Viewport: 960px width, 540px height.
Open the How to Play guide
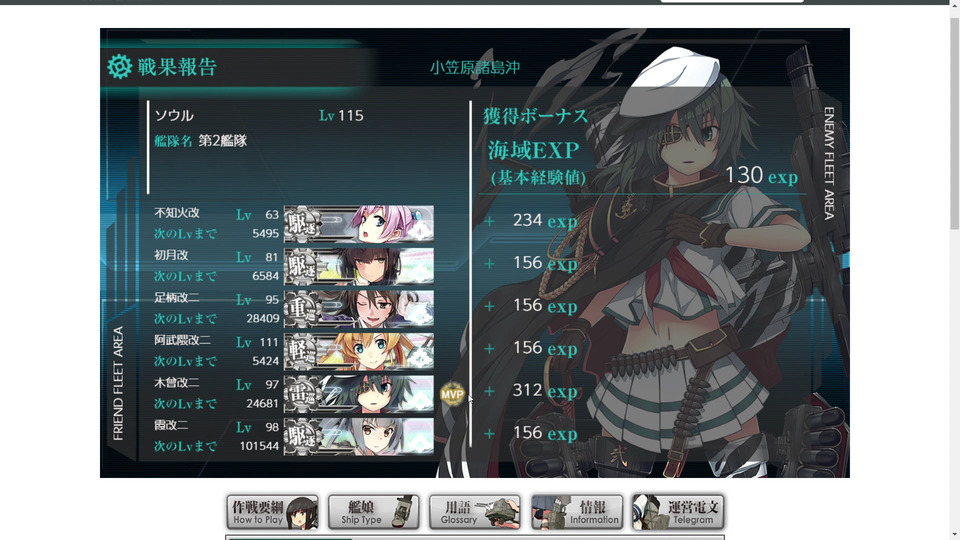(x=272, y=512)
